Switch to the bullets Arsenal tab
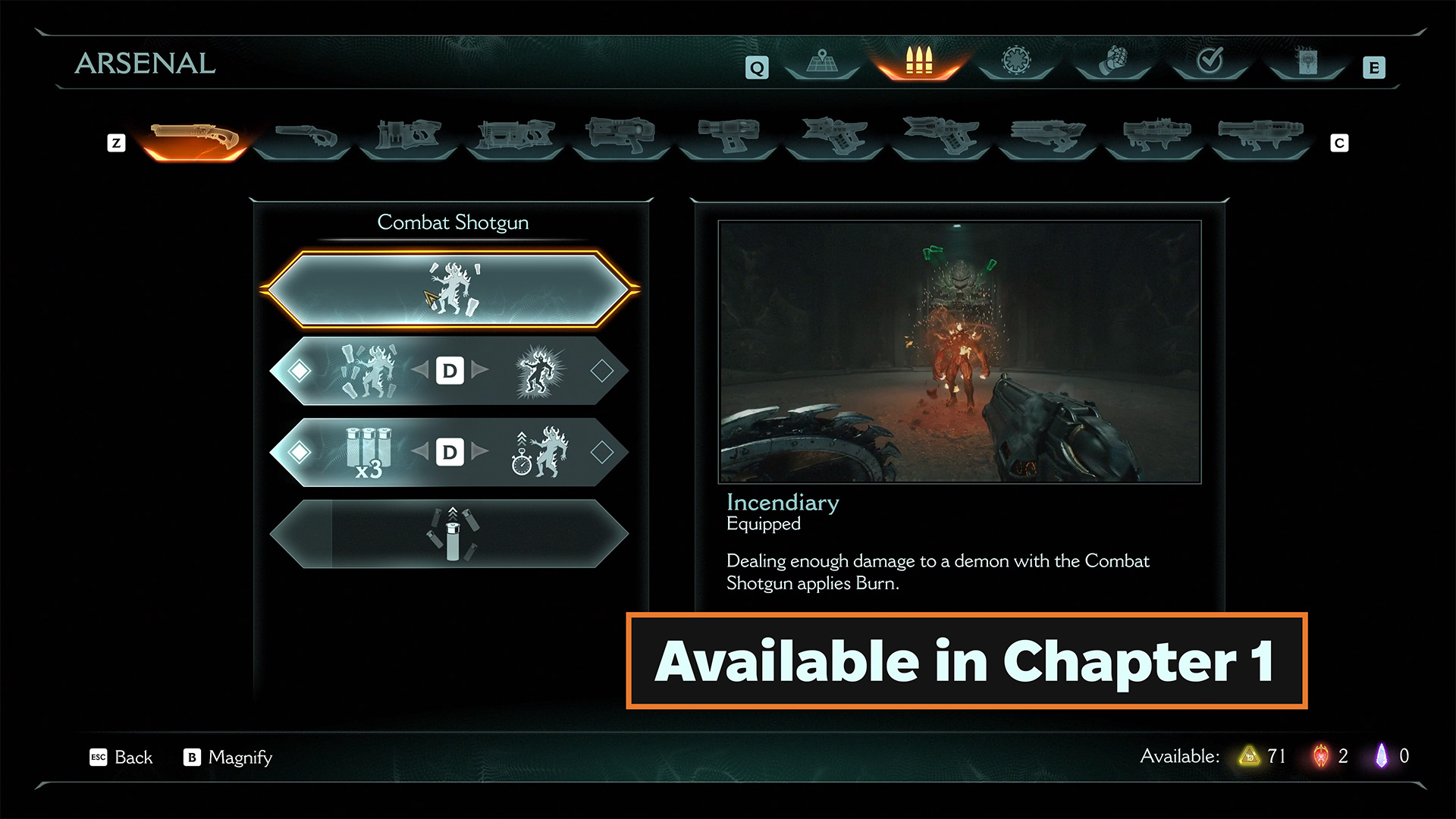 [918, 62]
